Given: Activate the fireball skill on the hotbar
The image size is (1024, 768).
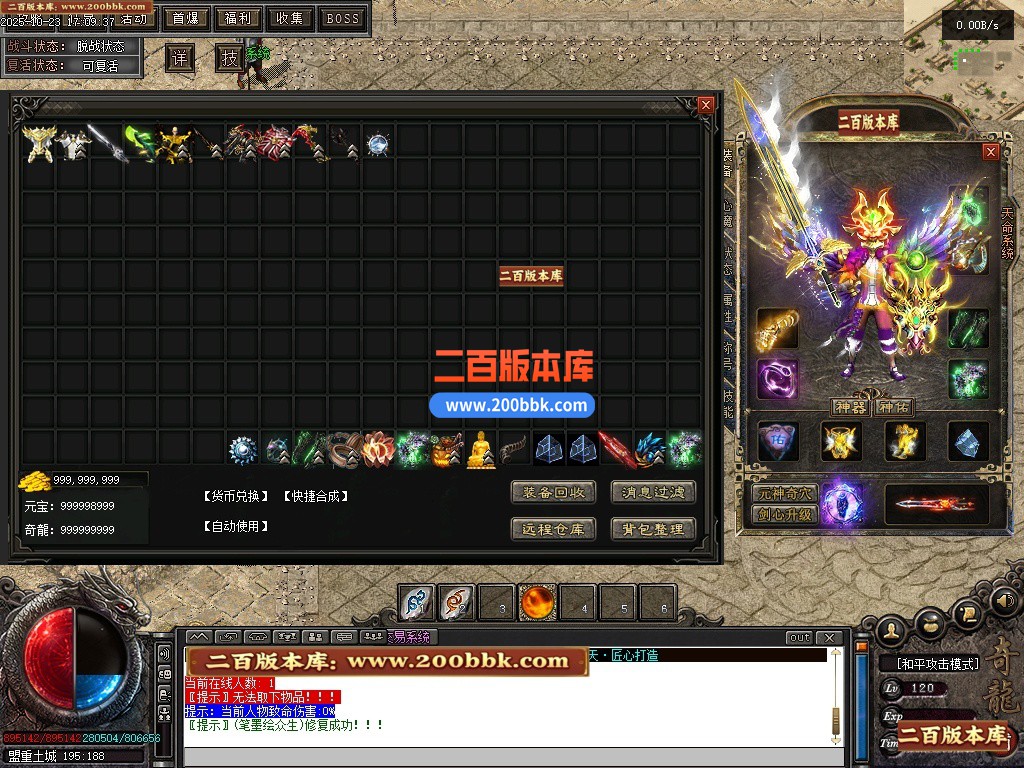Looking at the screenshot, I should click(537, 603).
